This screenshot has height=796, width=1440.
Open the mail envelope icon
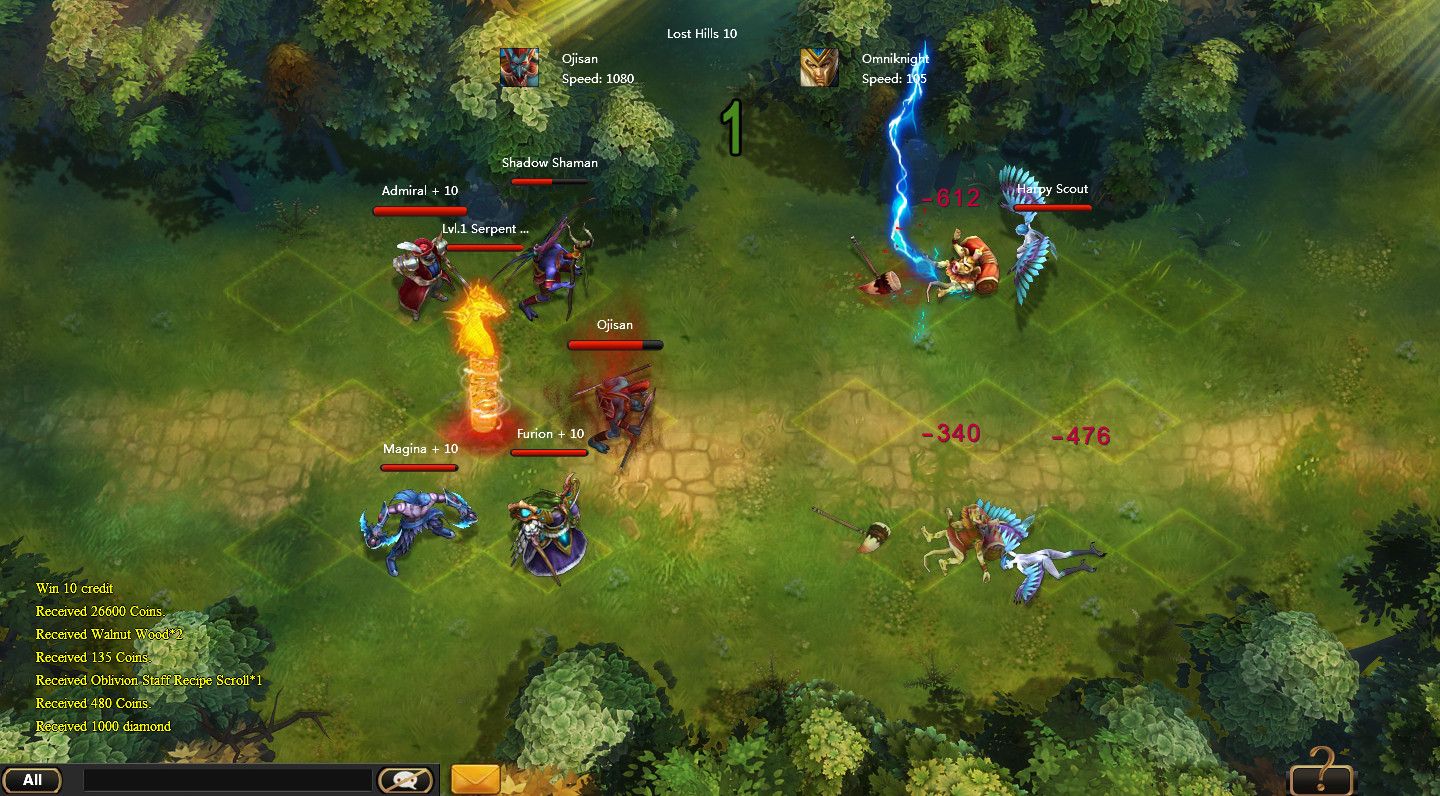point(474,777)
